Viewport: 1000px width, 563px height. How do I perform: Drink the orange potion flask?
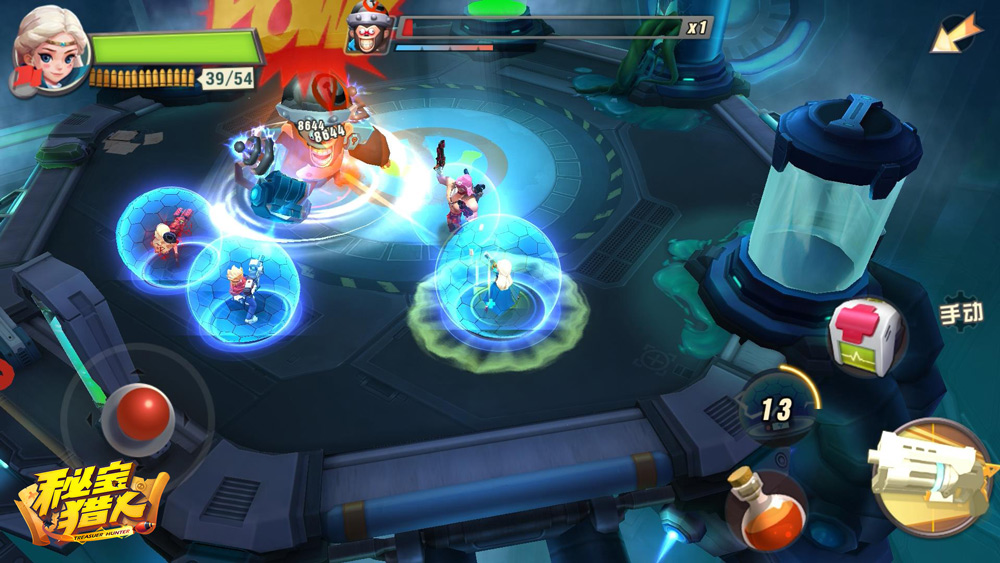pos(764,509)
